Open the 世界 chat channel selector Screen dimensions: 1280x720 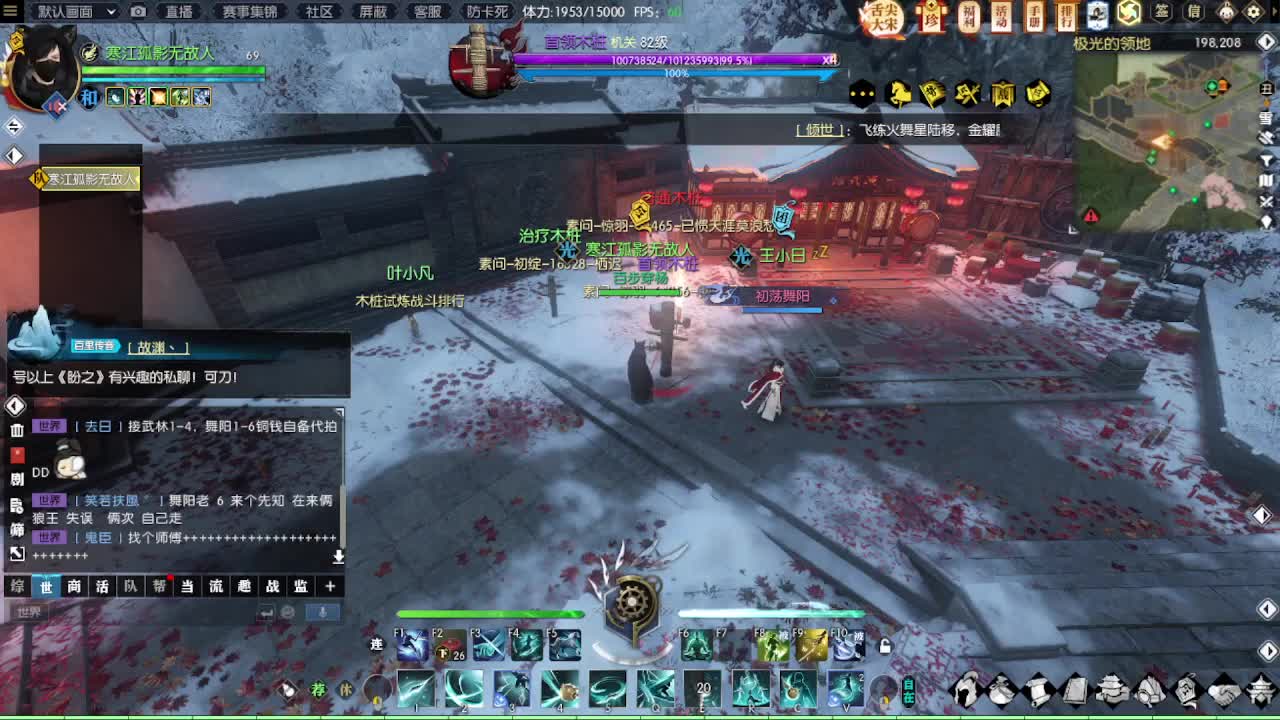coord(27,610)
